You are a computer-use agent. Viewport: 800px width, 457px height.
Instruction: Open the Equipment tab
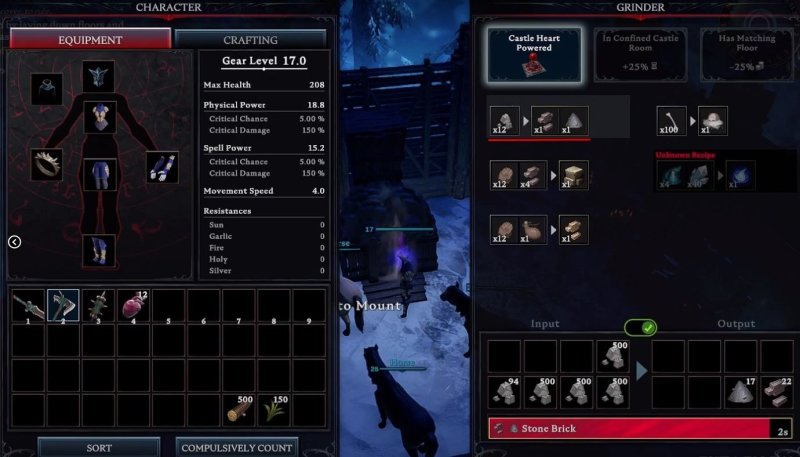[x=90, y=40]
